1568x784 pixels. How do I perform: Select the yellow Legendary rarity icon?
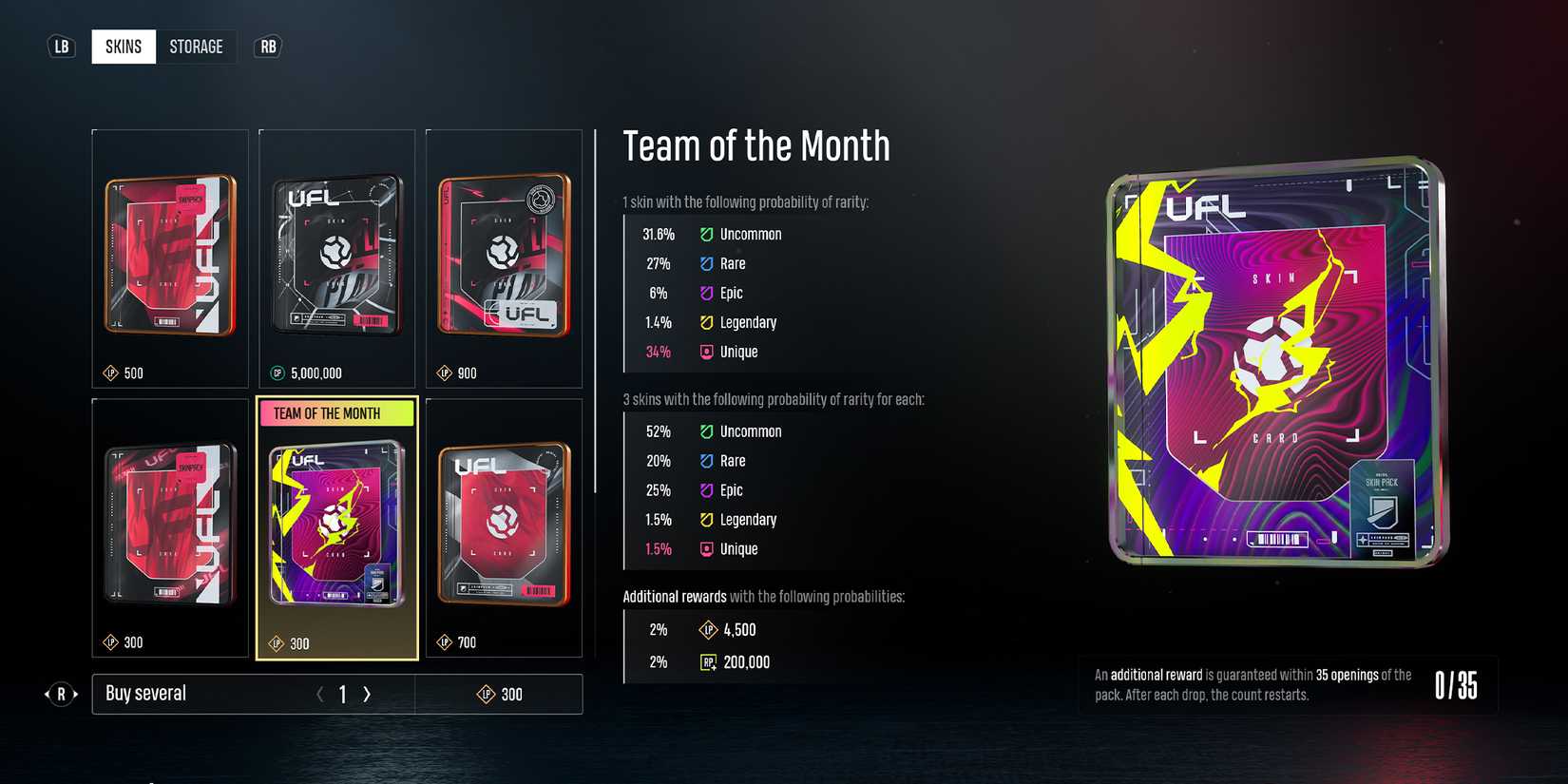click(706, 322)
